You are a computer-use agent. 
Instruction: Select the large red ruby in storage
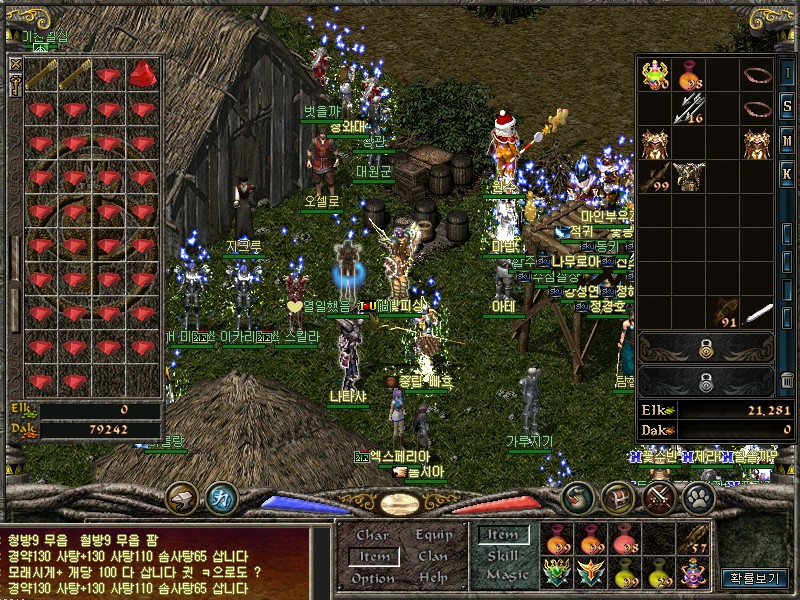coord(144,74)
